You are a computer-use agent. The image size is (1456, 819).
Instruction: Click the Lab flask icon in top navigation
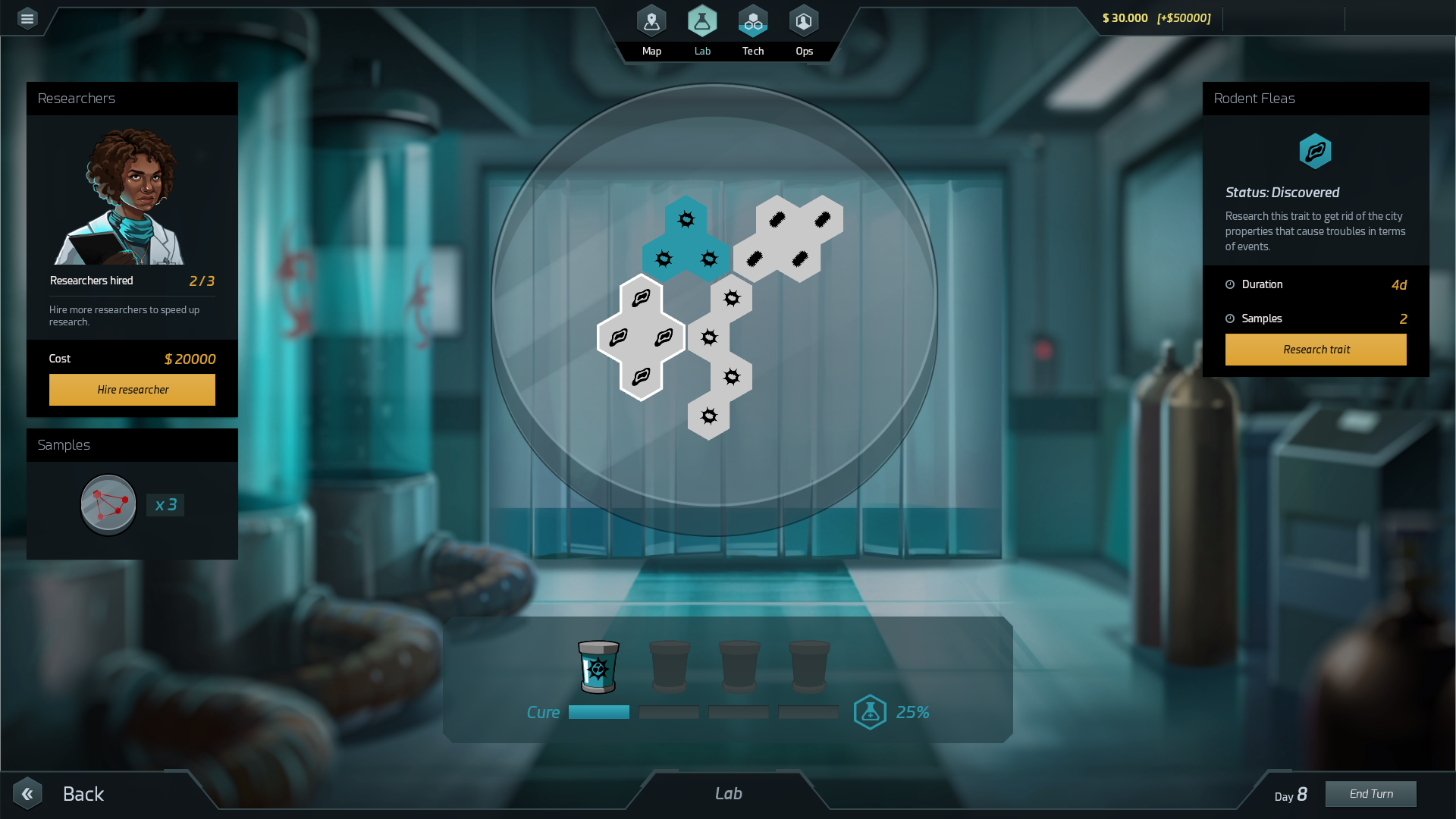[702, 20]
